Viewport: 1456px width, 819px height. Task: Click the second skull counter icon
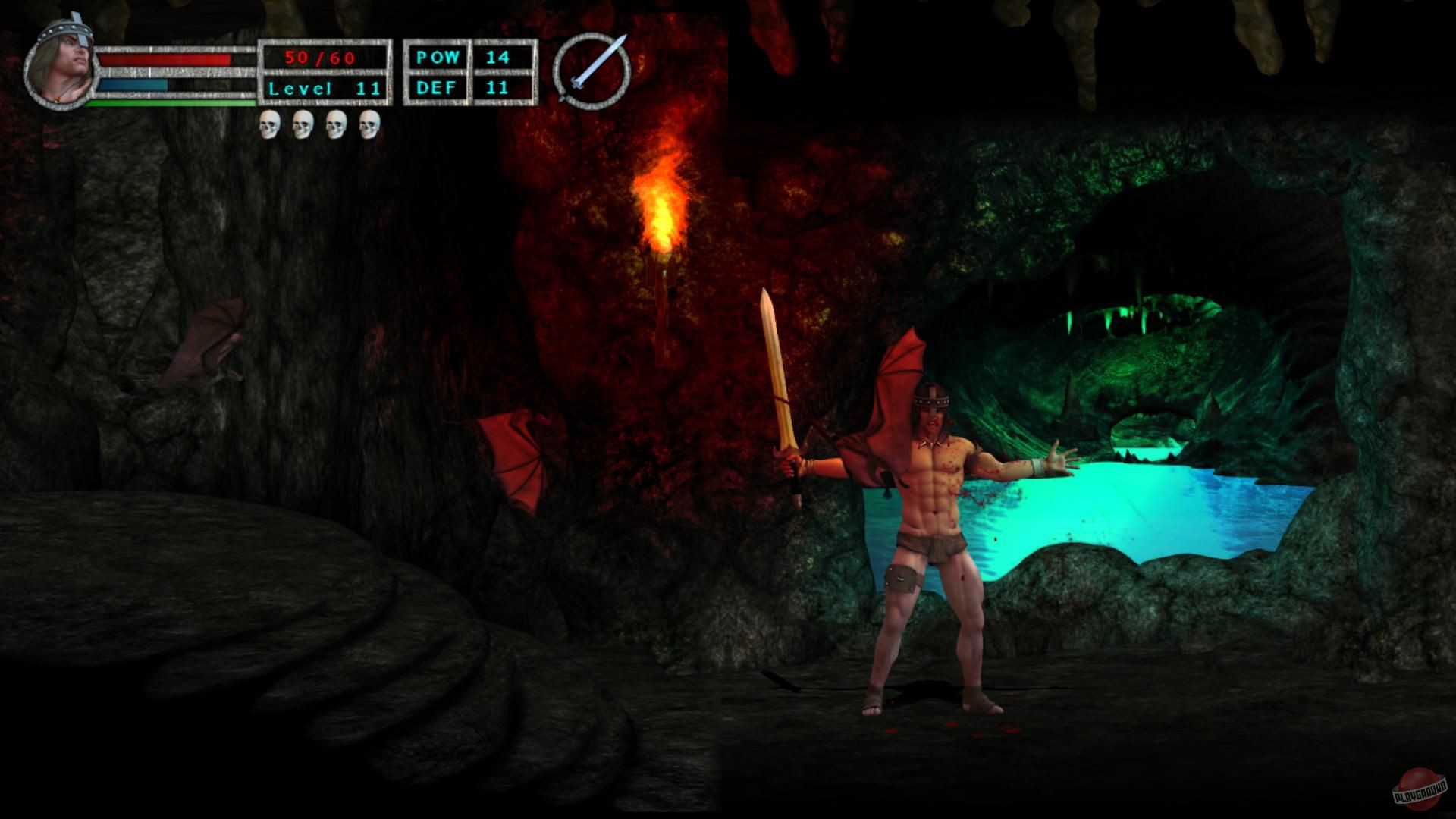(x=302, y=123)
